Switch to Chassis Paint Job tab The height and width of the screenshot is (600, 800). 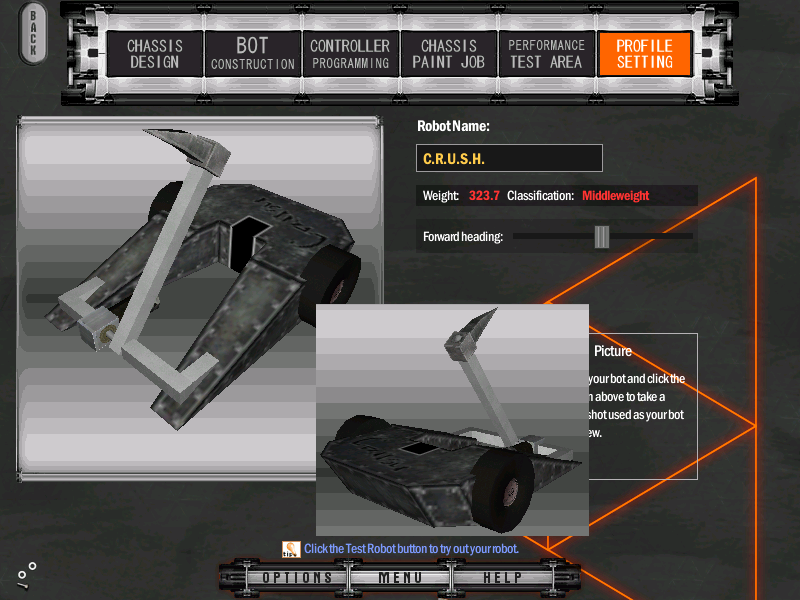(448, 54)
